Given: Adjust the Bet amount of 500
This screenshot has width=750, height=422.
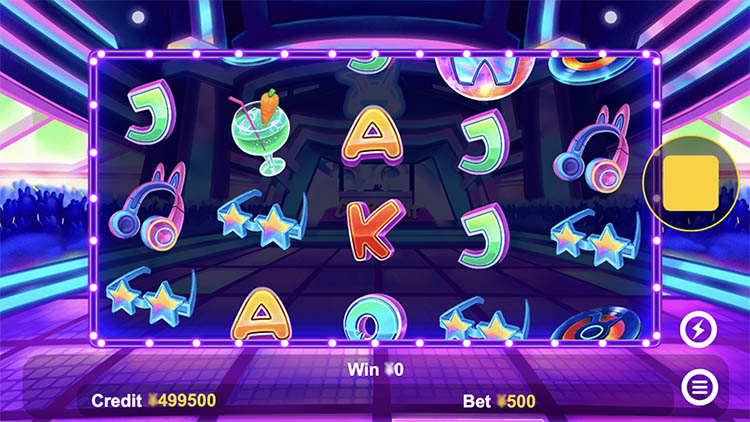Looking at the screenshot, I should click(x=499, y=401).
